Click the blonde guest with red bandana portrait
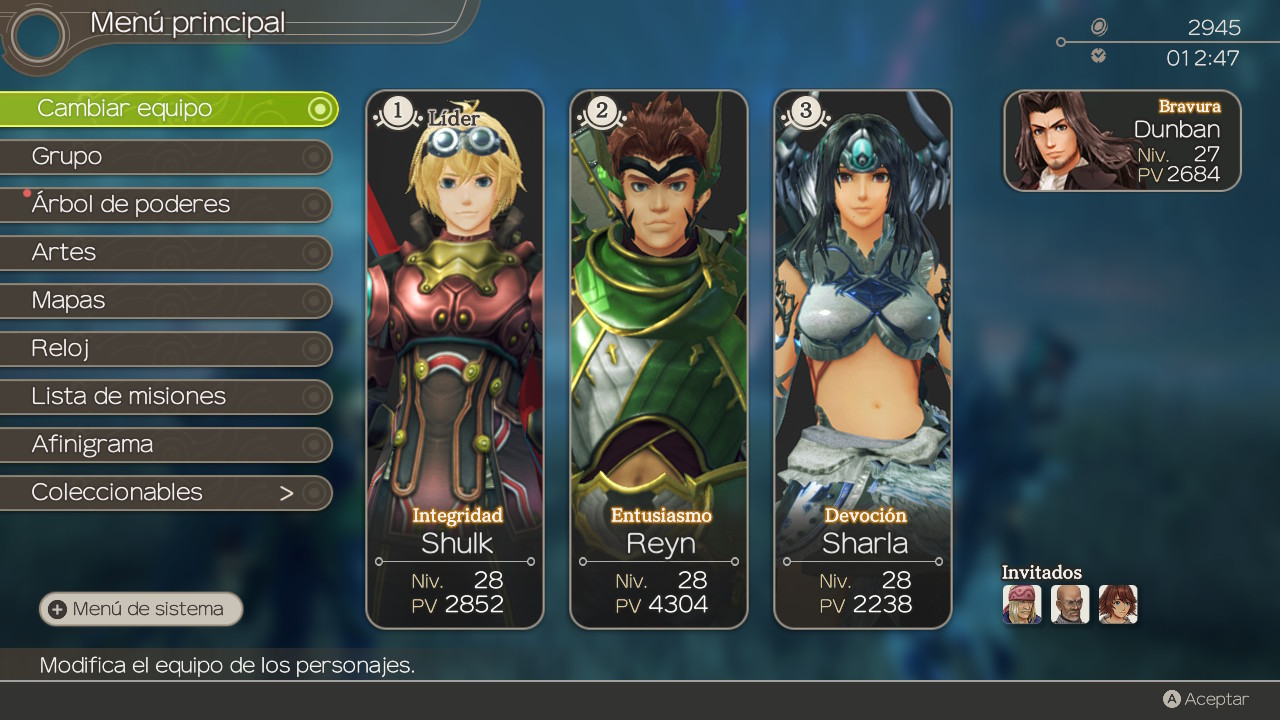This screenshot has height=720, width=1280. [1022, 604]
